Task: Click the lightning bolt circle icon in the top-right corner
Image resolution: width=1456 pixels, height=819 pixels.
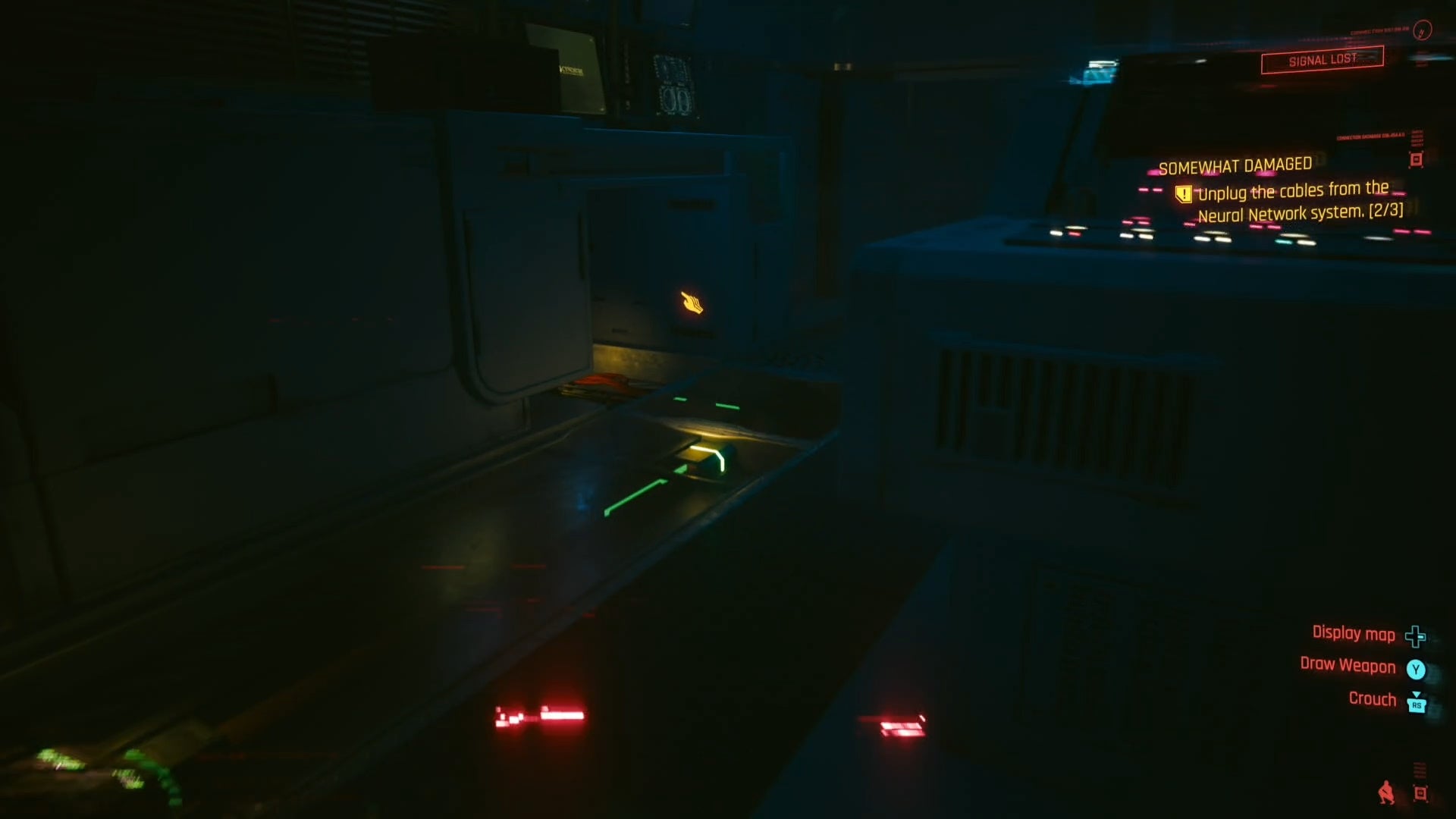Action: tap(1422, 32)
